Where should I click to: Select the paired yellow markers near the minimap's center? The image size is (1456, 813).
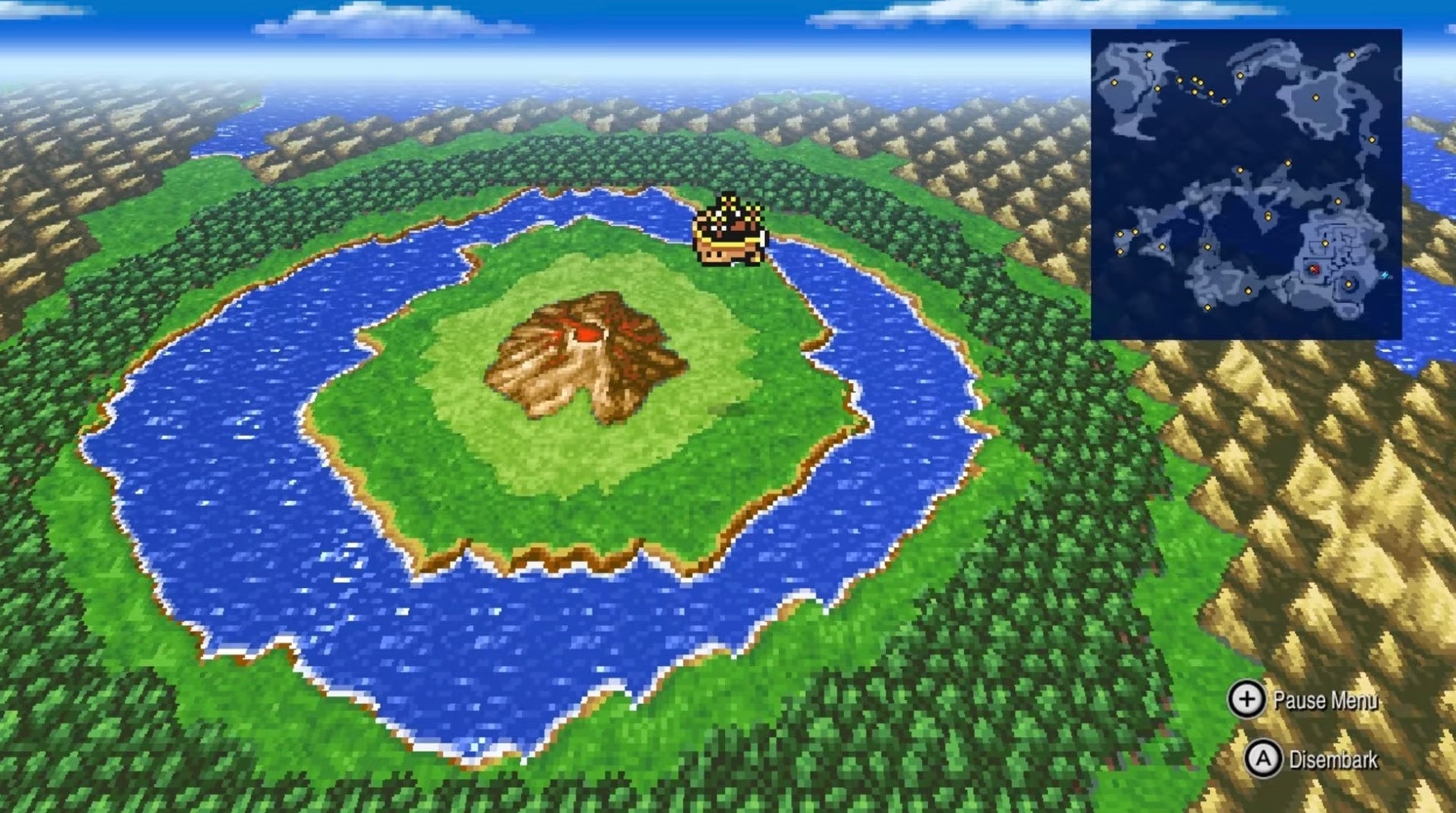(x=1268, y=216)
